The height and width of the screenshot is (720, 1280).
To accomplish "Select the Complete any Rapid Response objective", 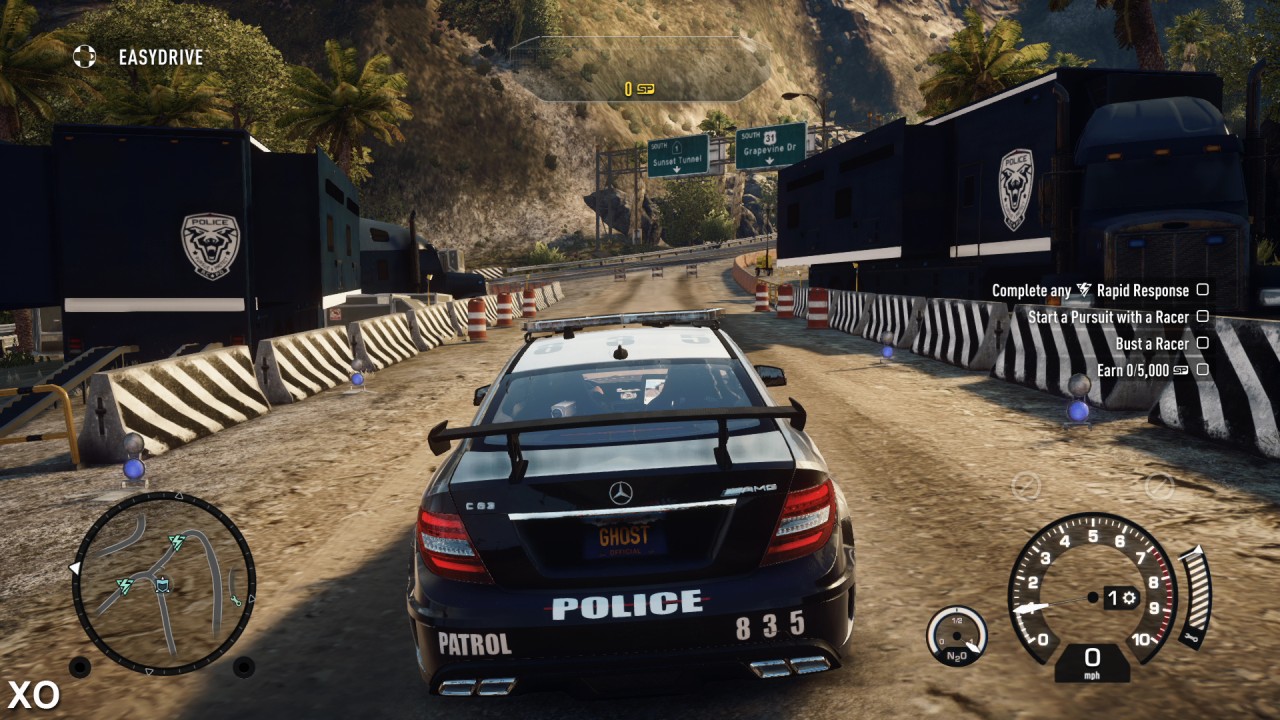I will pyautogui.click(x=1098, y=290).
